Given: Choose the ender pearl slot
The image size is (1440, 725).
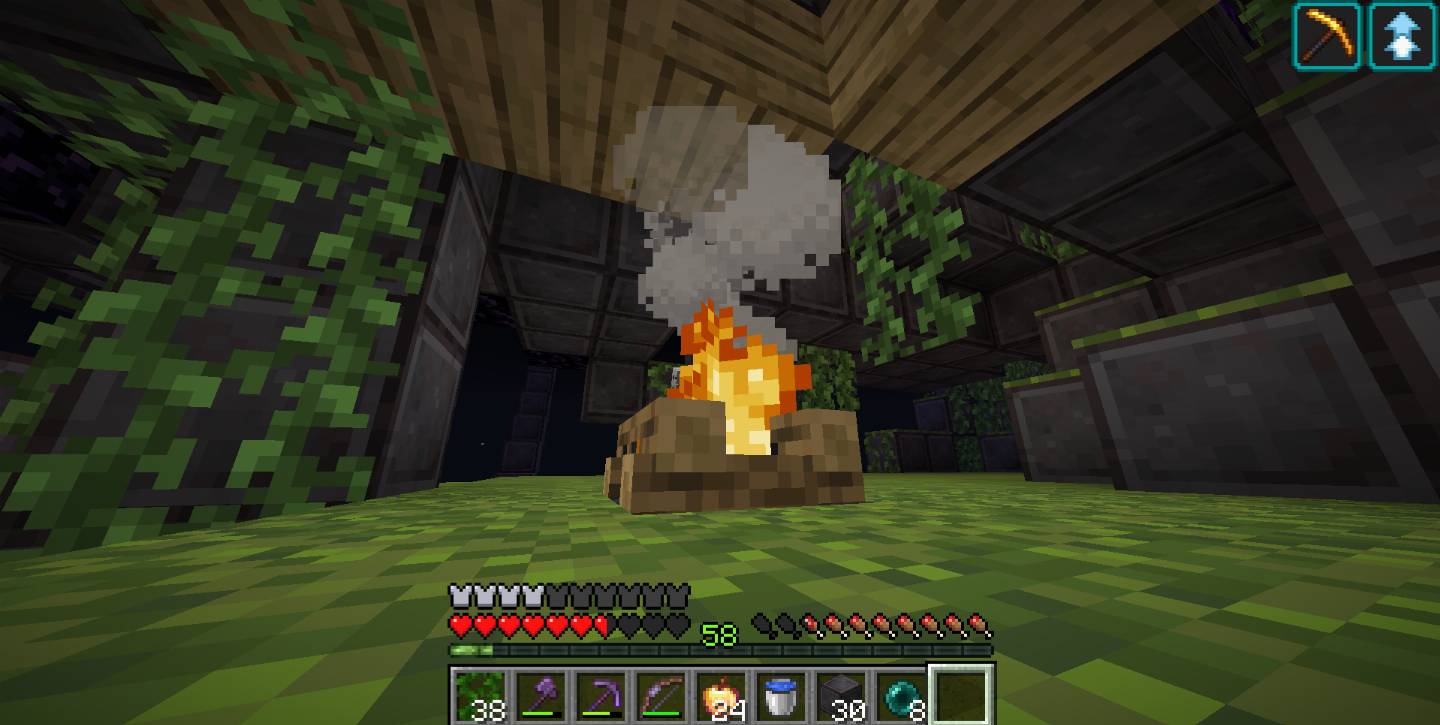Looking at the screenshot, I should tap(900, 695).
